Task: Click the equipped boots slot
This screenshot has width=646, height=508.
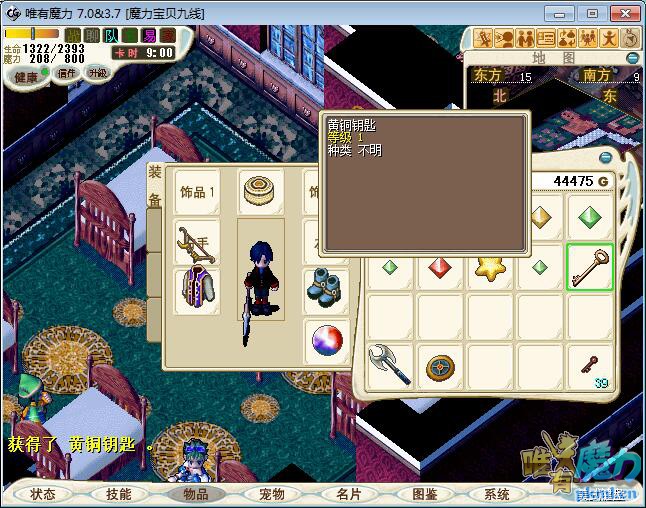Action: (325, 284)
